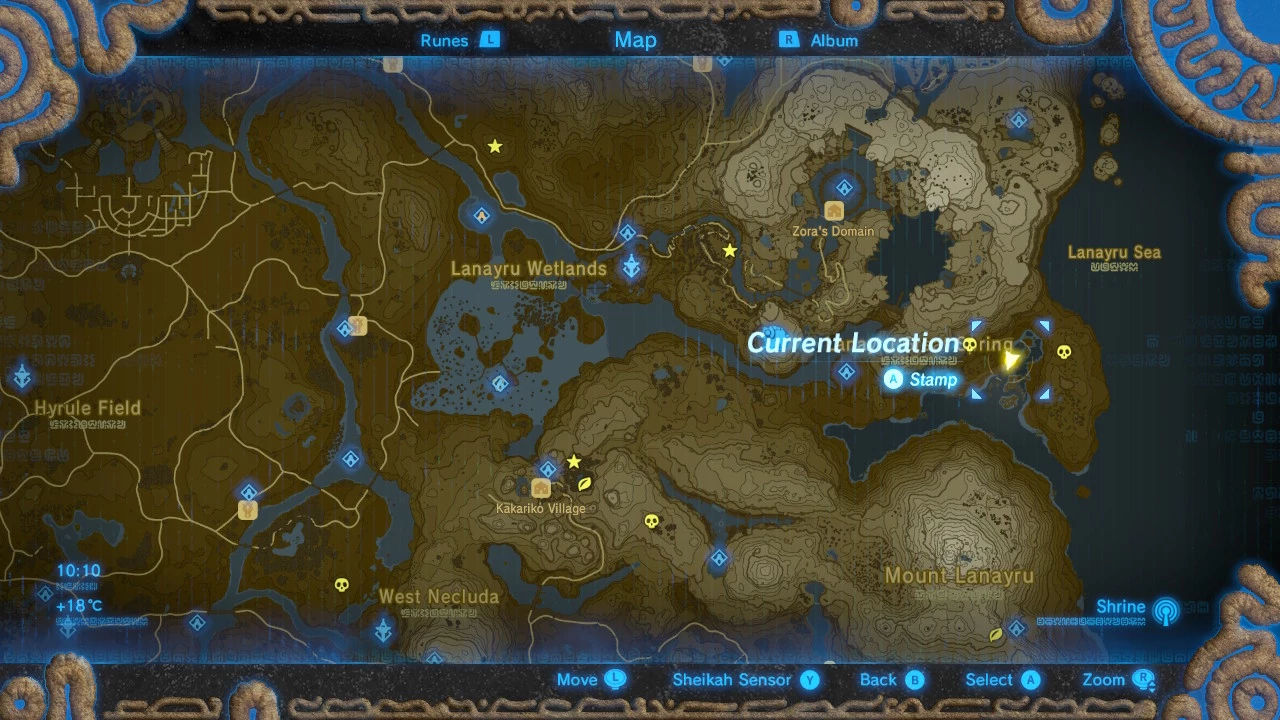This screenshot has height=720, width=1280.
Task: Click the star stamp west of Zora's Domain
Action: click(x=730, y=250)
